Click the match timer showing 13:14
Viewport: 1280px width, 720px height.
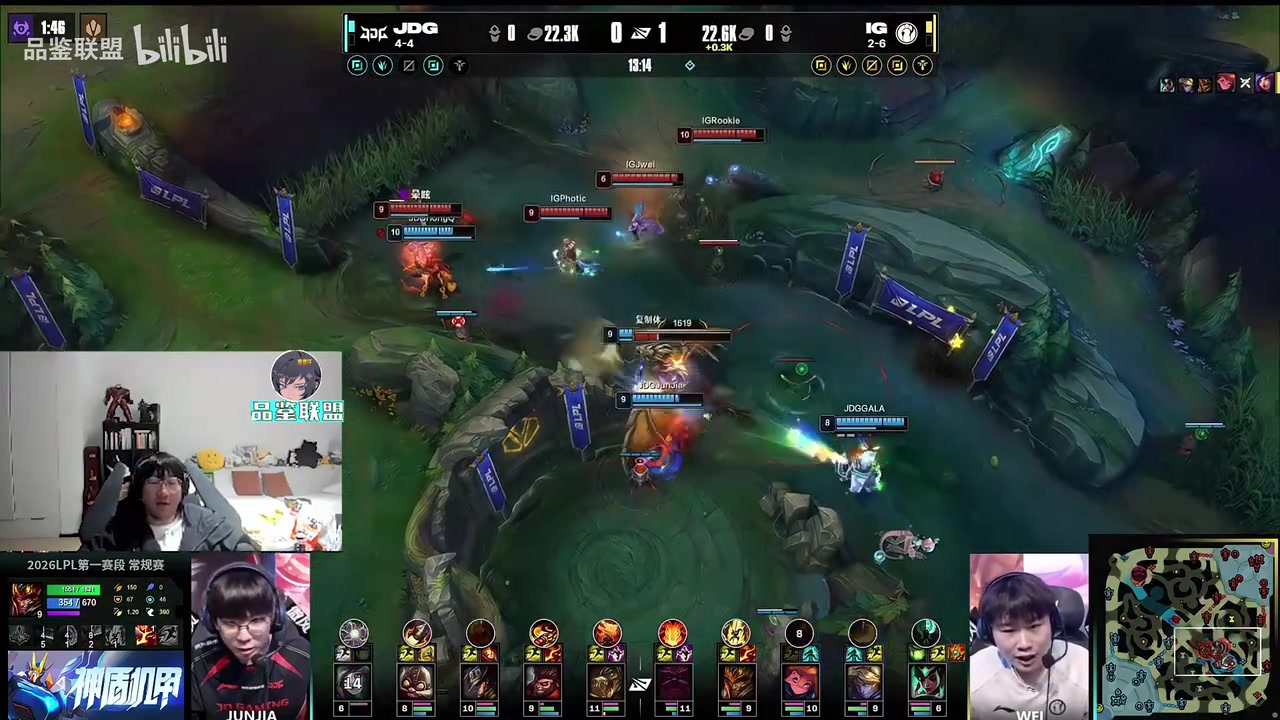(640, 66)
